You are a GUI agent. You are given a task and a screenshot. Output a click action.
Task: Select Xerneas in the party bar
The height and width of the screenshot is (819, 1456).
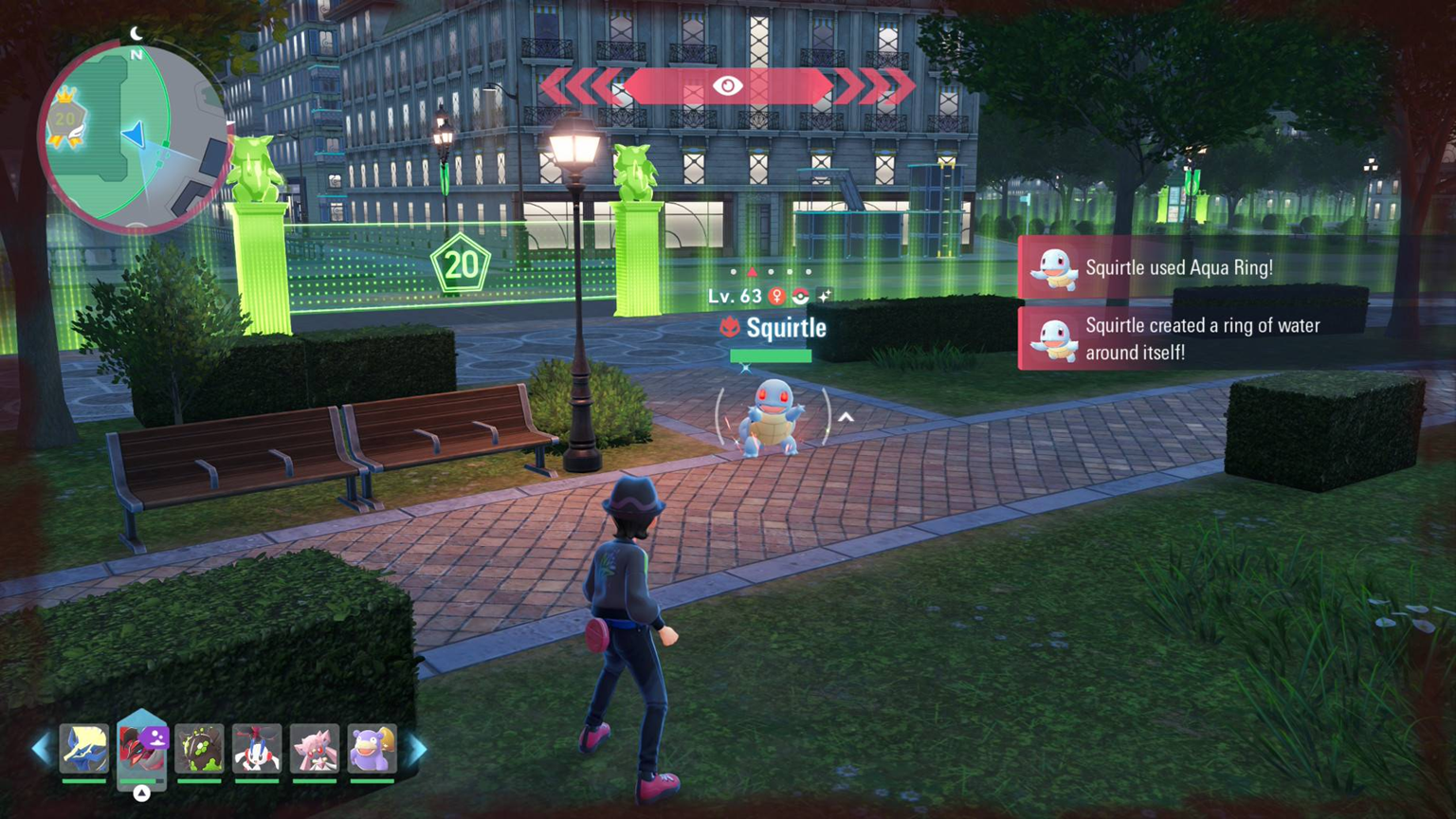84,749
